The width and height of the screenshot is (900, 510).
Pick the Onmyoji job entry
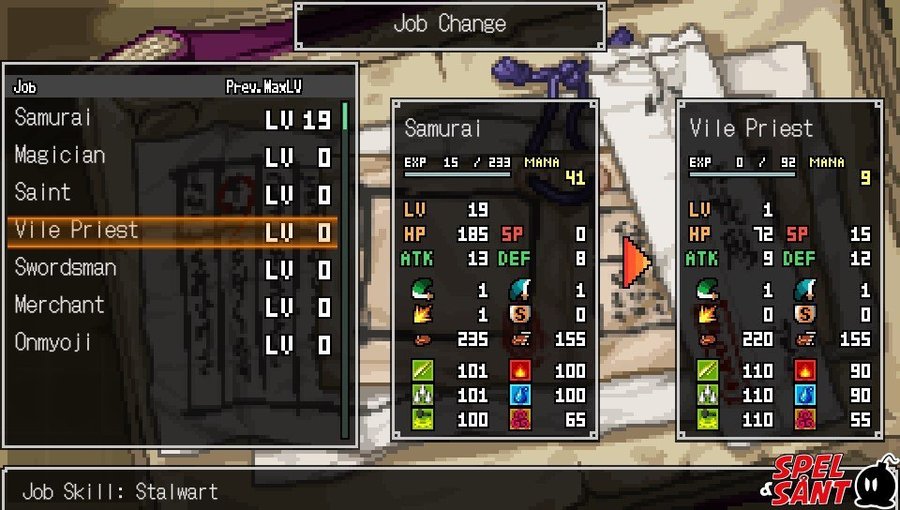tap(170, 343)
